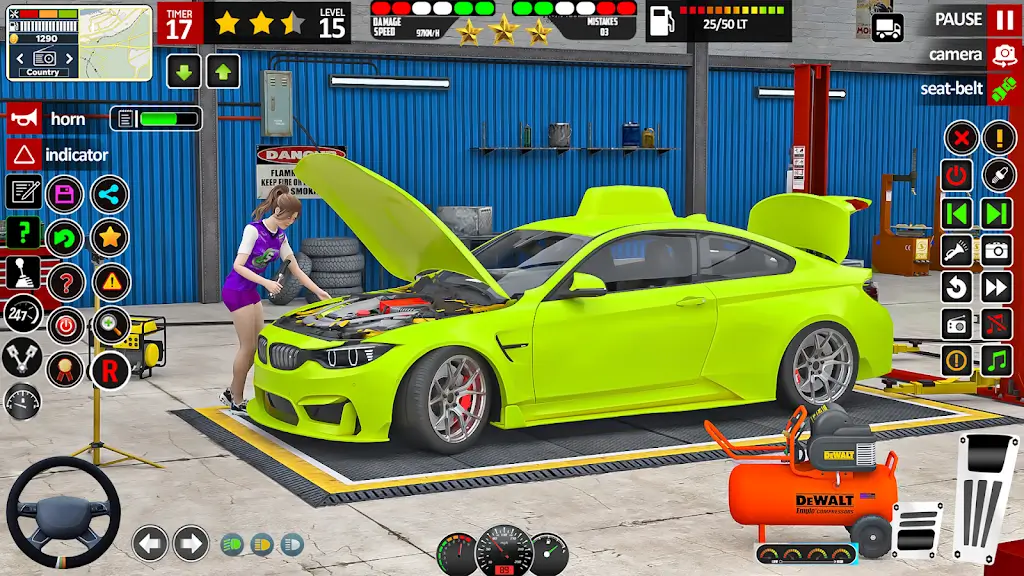
Task: Pause the game
Action: click(x=1003, y=19)
